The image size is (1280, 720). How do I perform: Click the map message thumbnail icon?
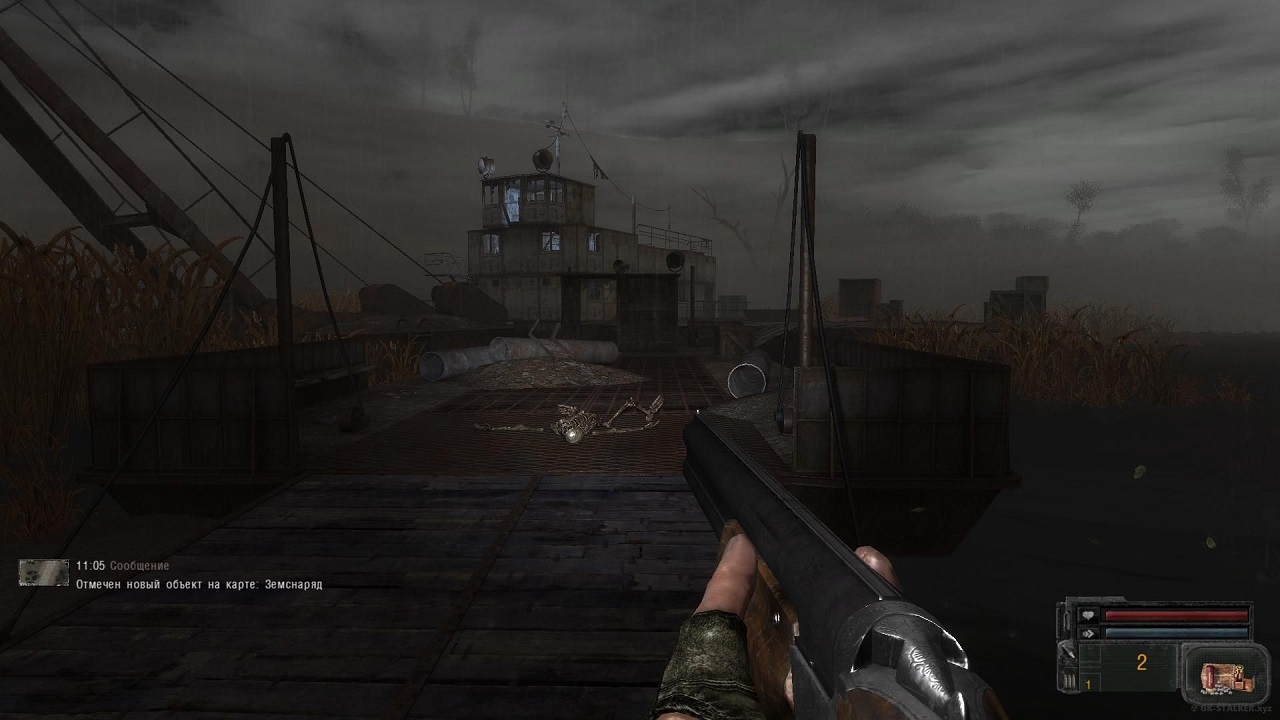coord(43,572)
